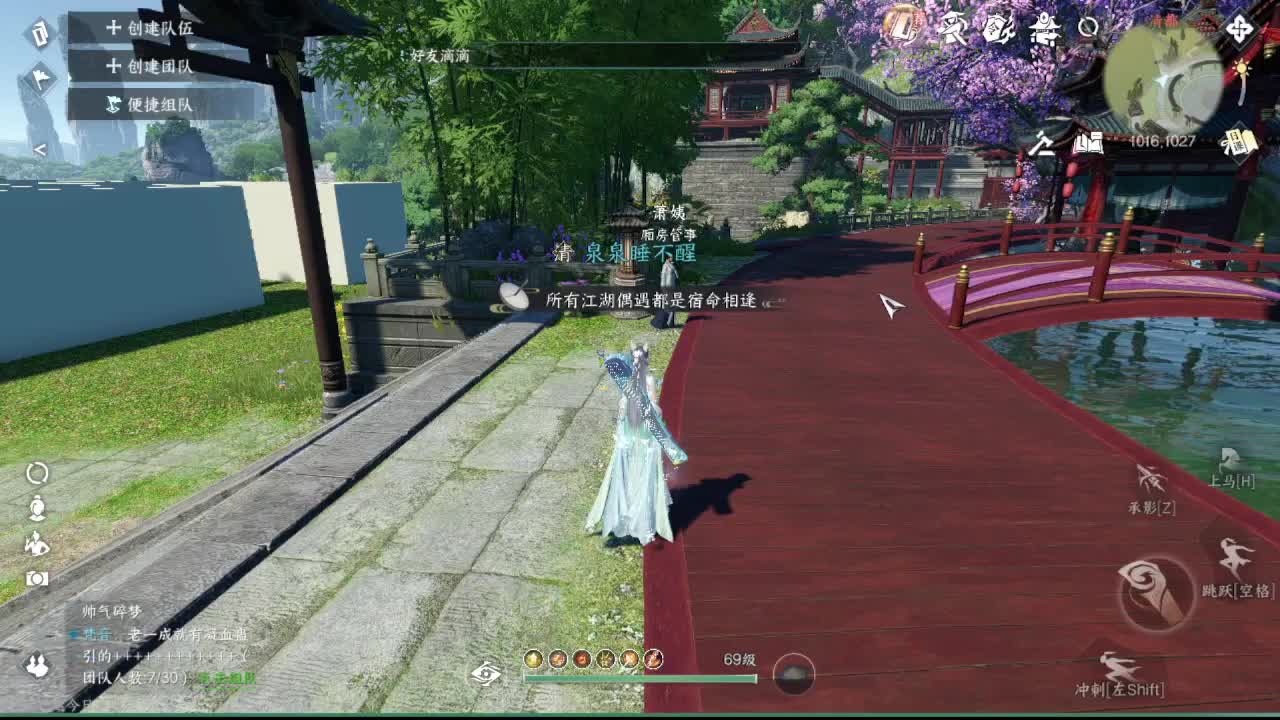The height and width of the screenshot is (720, 1280).
Task: Select the camera screenshot icon on the left sidebar
Action: (x=37, y=577)
